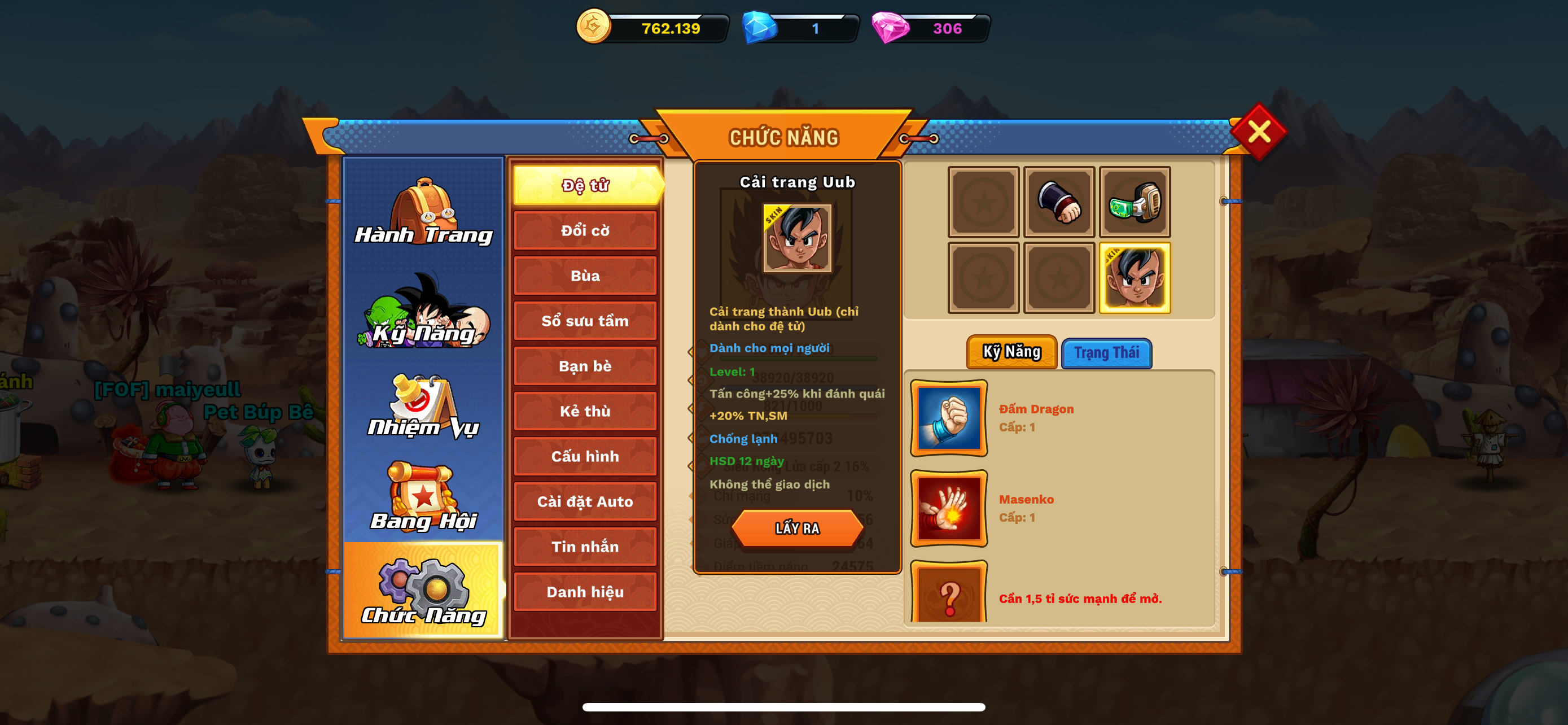This screenshot has width=1568, height=725.
Task: Select the equipped glove slot
Action: pos(1058,202)
